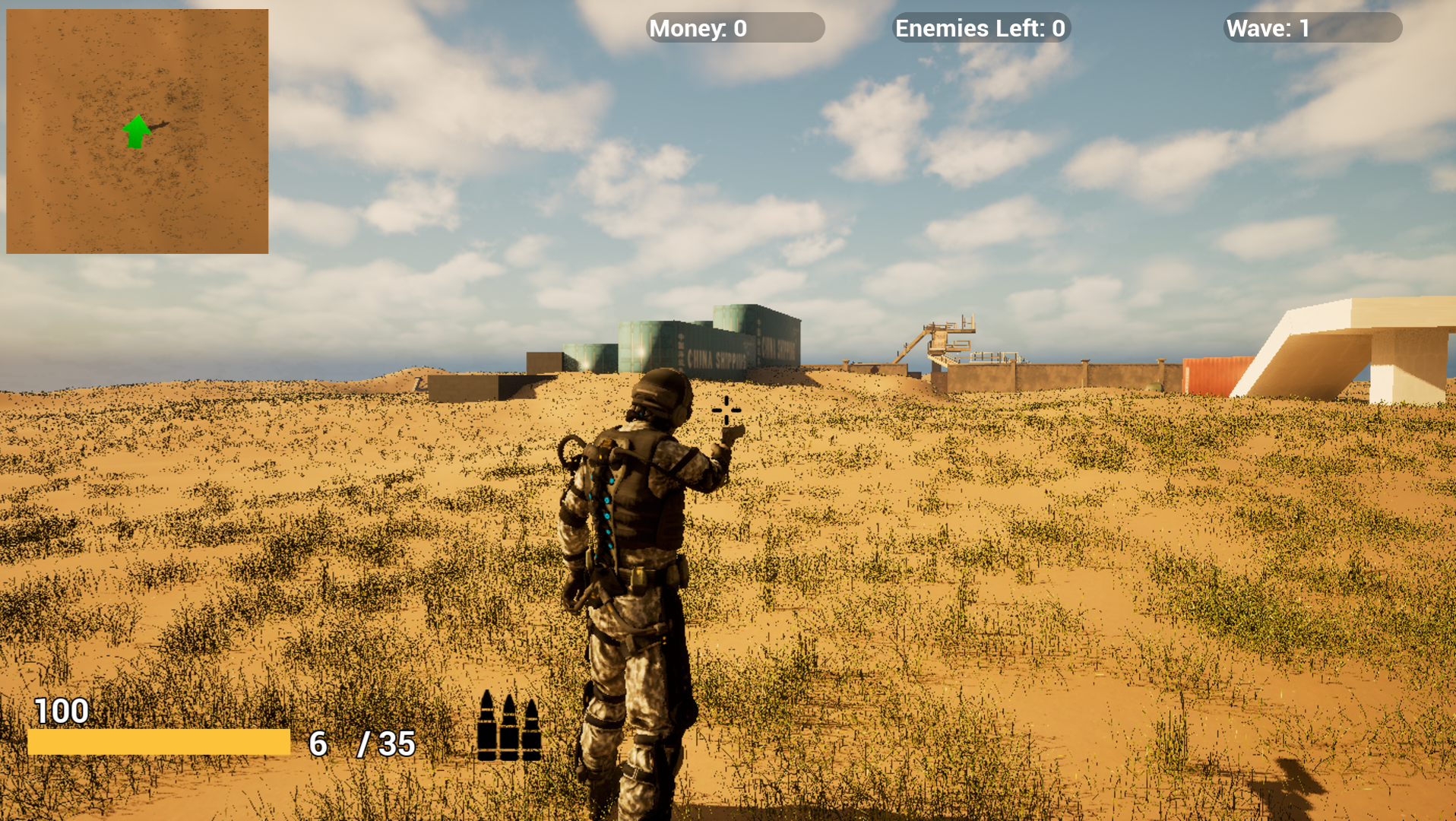Screen dimensions: 1456x821
Task: Select the green player arrow on the minimap
Action: point(136,132)
